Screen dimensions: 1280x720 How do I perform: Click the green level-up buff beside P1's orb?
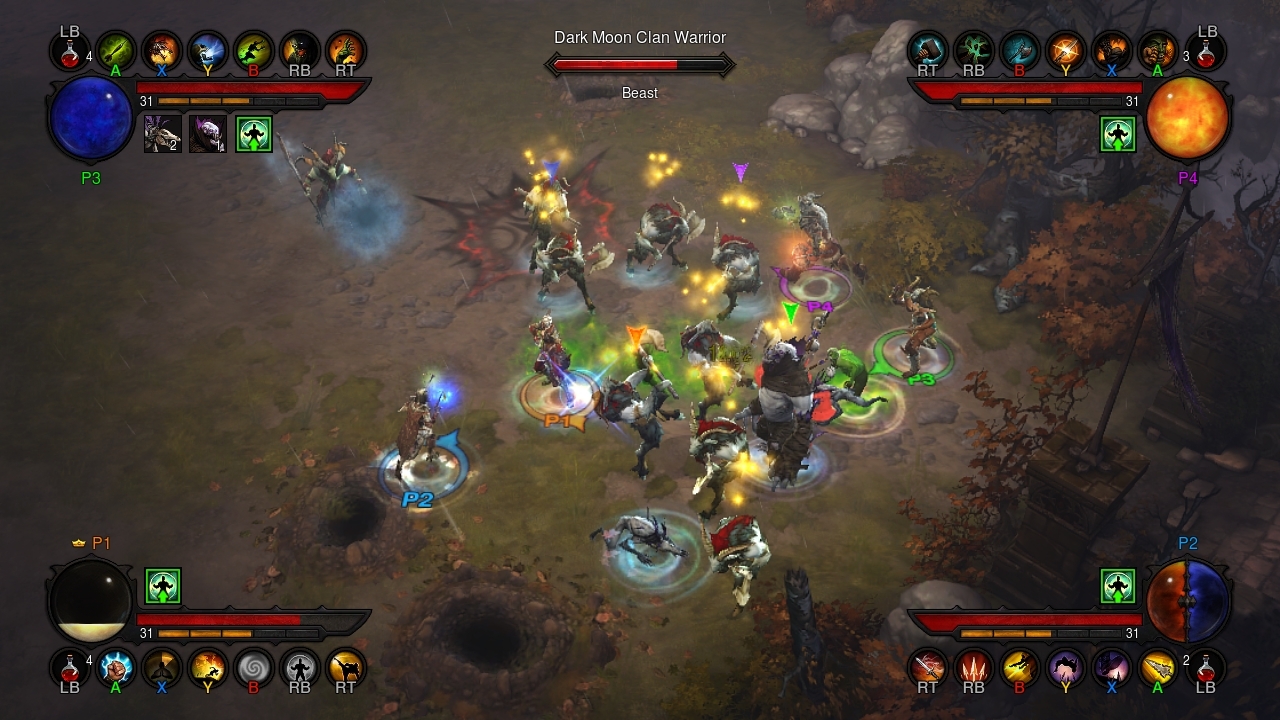[161, 587]
